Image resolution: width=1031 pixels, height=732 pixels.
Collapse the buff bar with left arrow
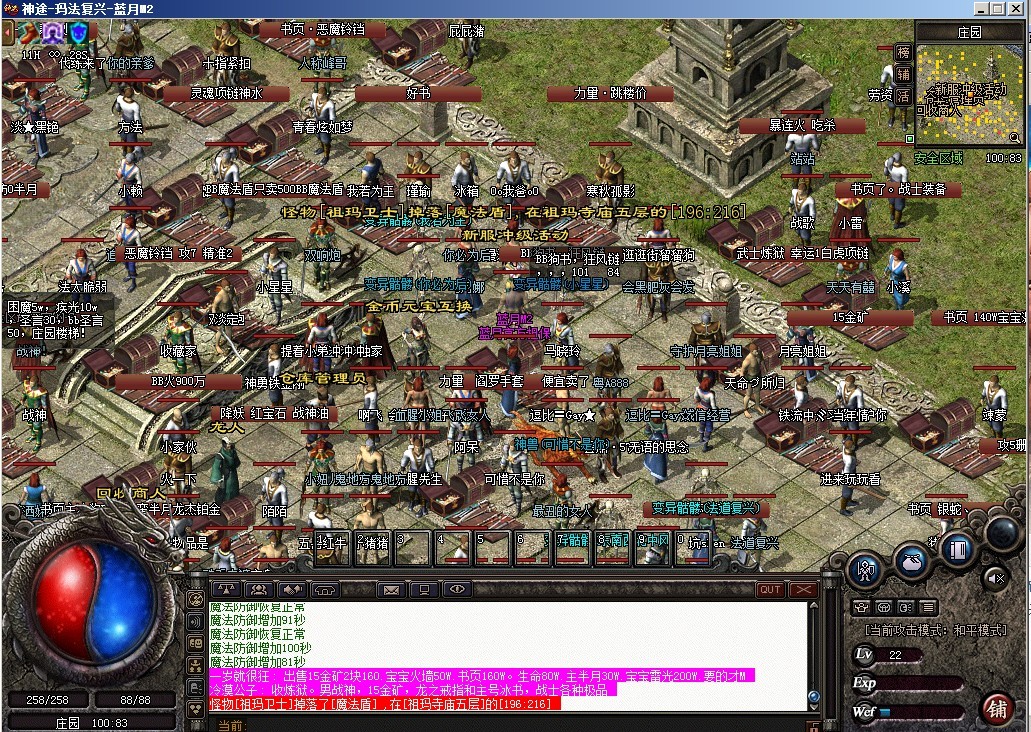[x=8, y=32]
